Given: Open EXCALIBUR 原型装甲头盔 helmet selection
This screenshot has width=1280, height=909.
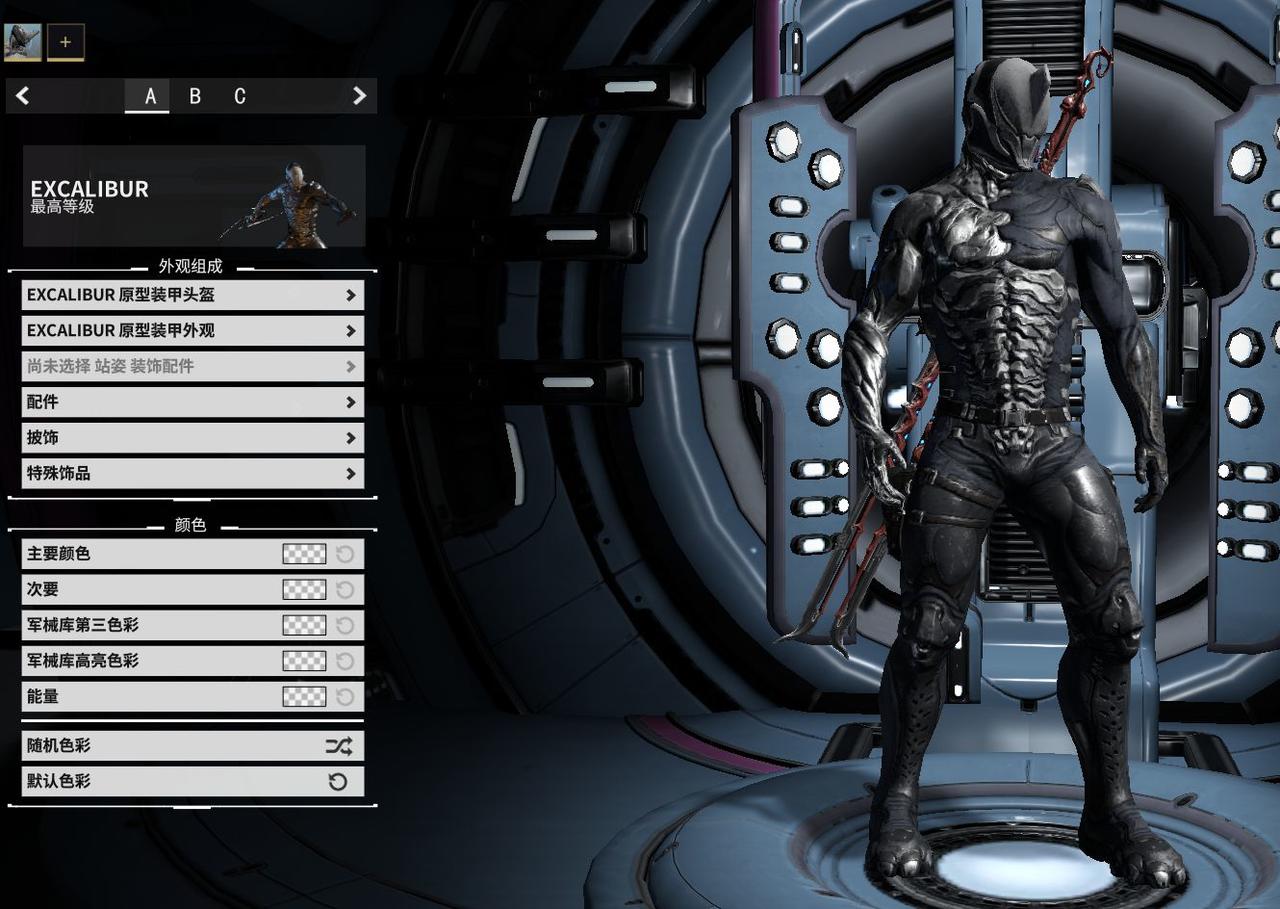Looking at the screenshot, I should tap(192, 295).
